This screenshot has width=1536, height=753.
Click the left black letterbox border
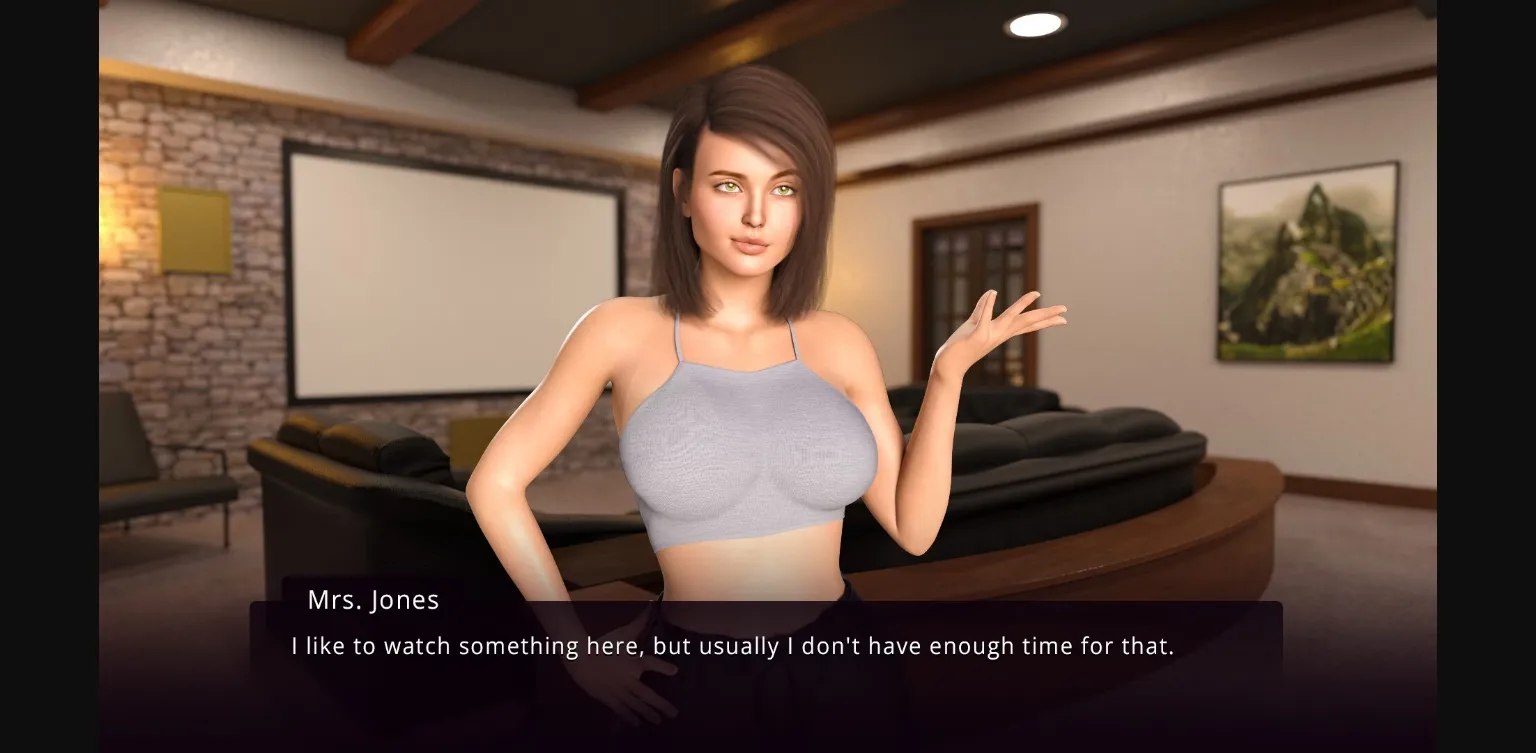(48, 375)
